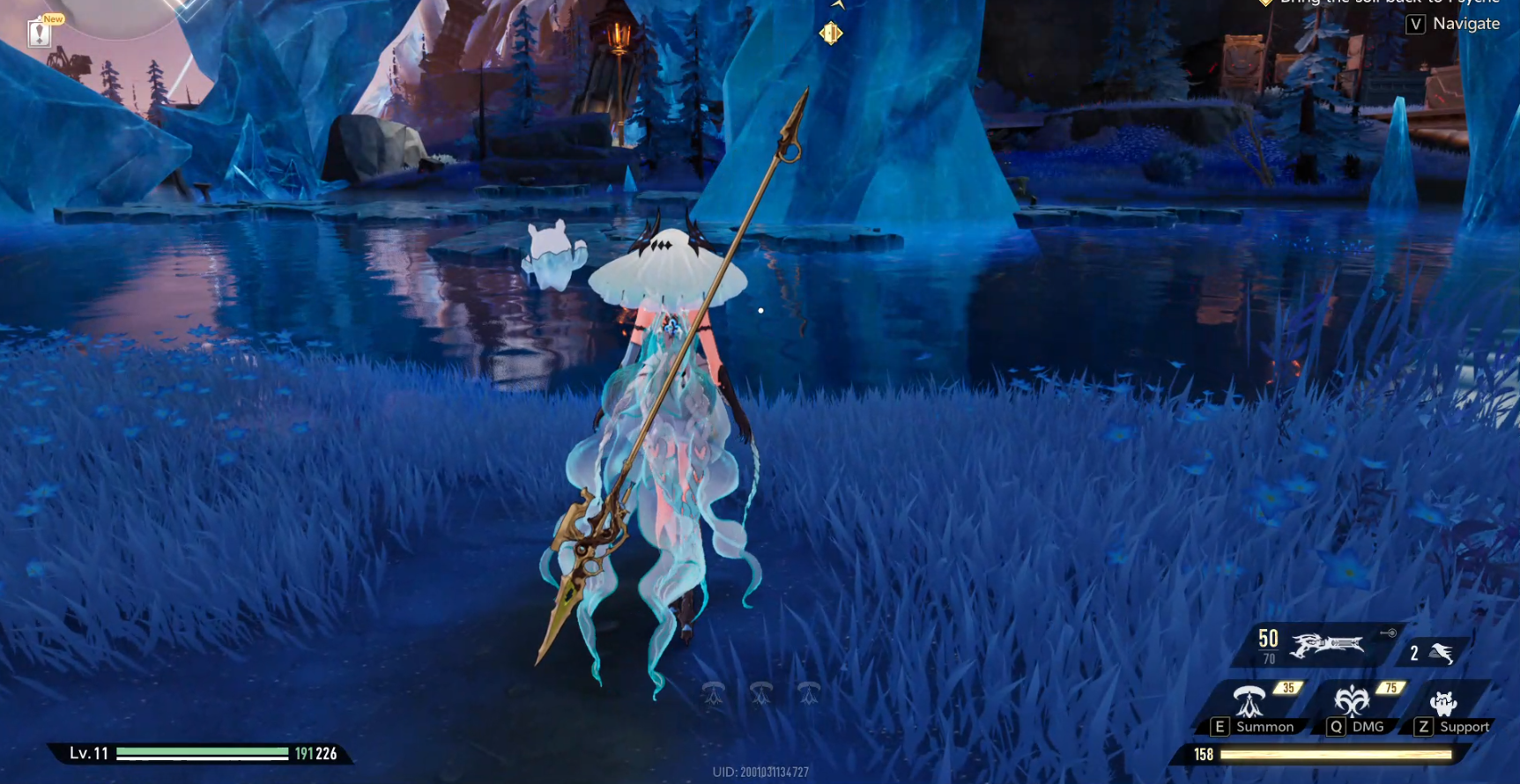Select the Support label under the Z key
The height and width of the screenshot is (784, 1520).
[x=1464, y=728]
